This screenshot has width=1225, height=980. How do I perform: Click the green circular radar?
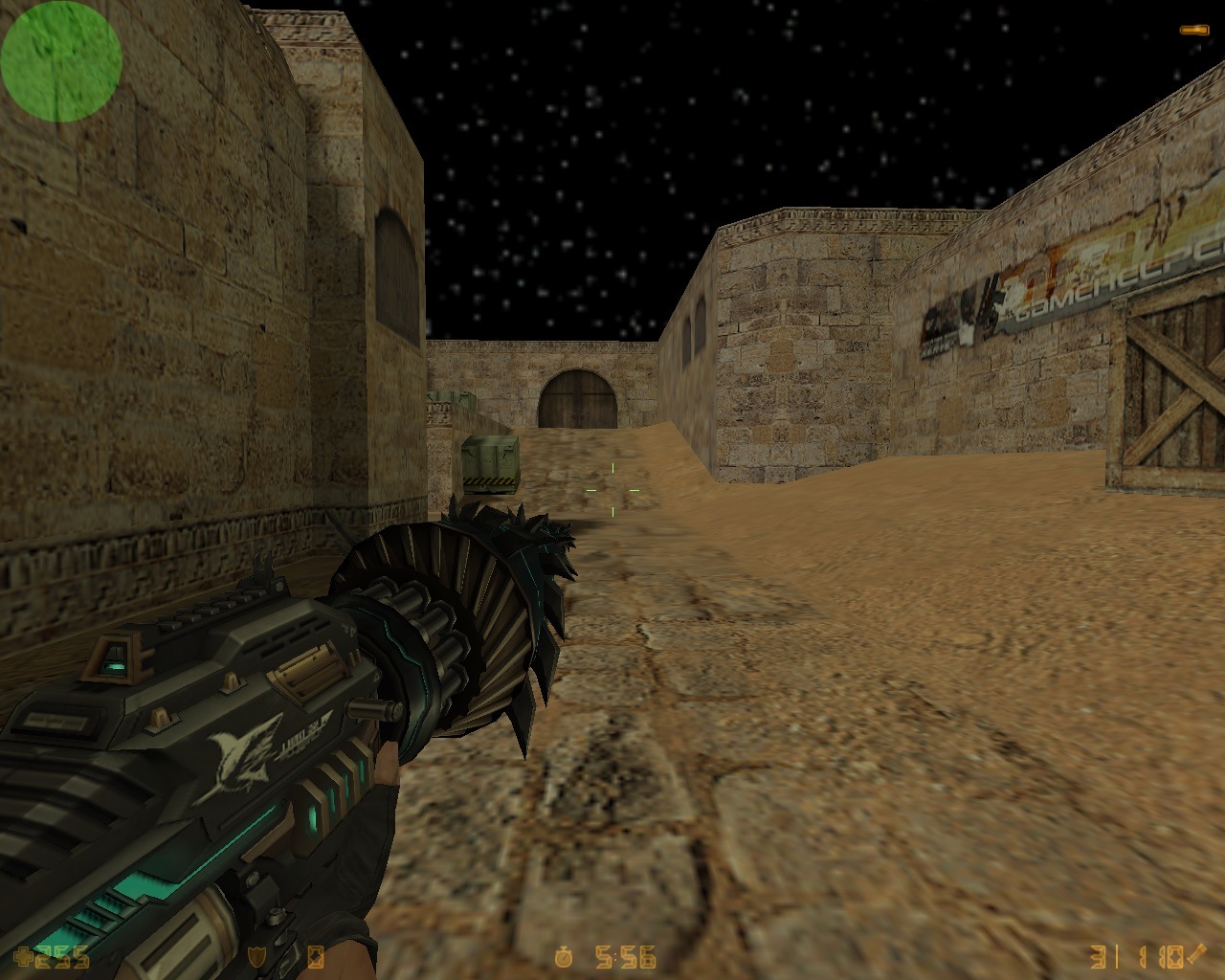[x=60, y=60]
